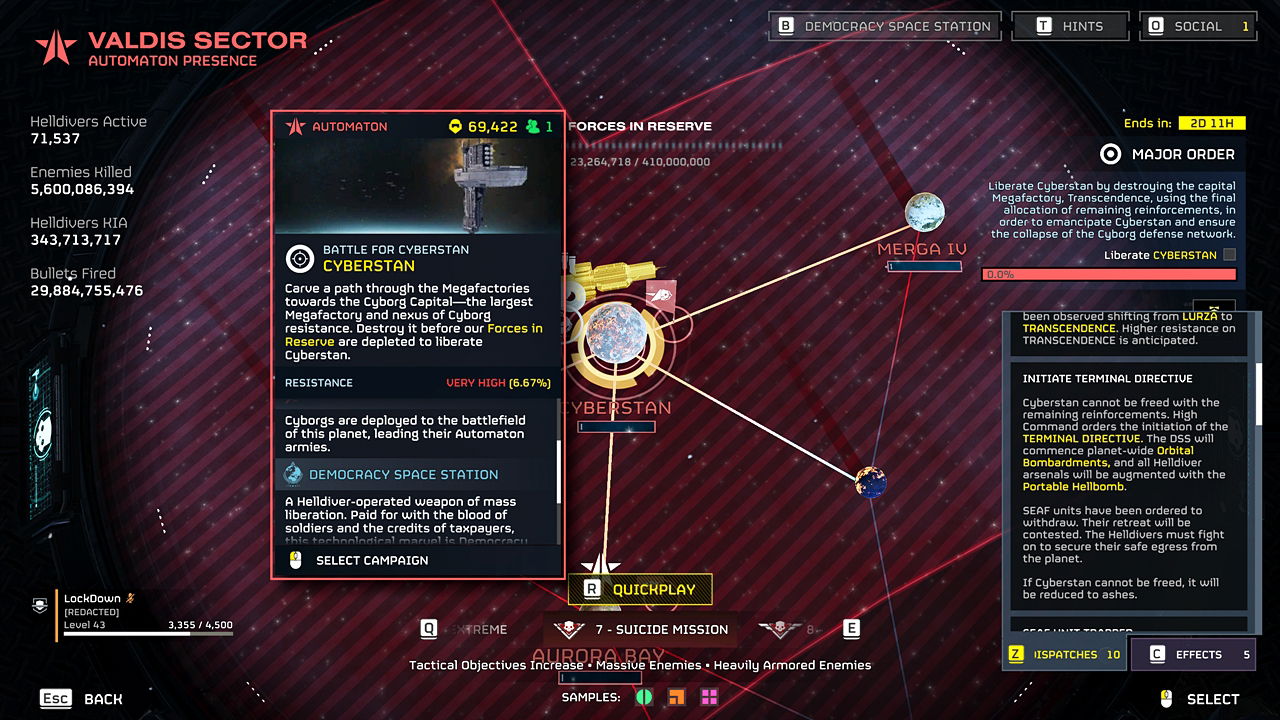1280x720 pixels.
Task: Show the Effects panel
Action: point(1192,655)
